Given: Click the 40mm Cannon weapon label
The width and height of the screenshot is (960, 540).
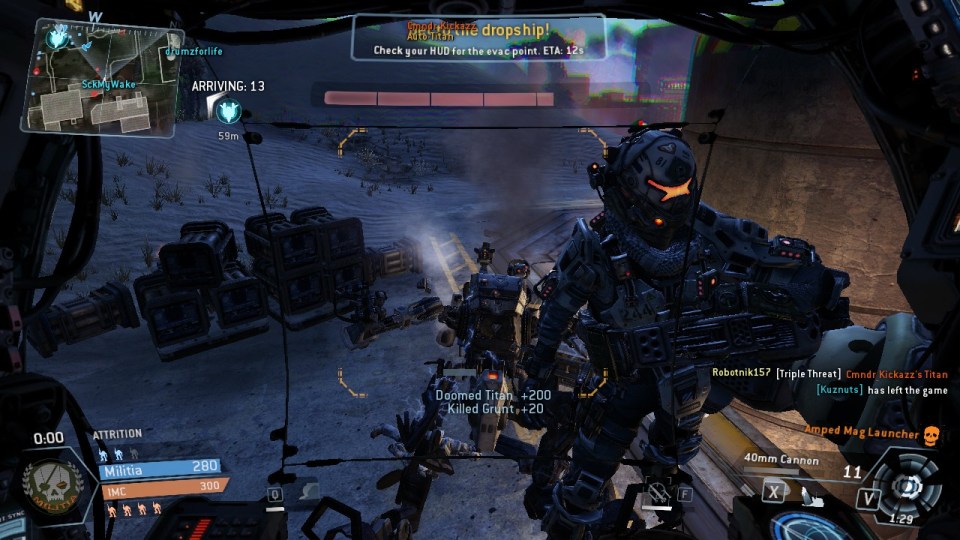Looking at the screenshot, I should coord(781,461).
